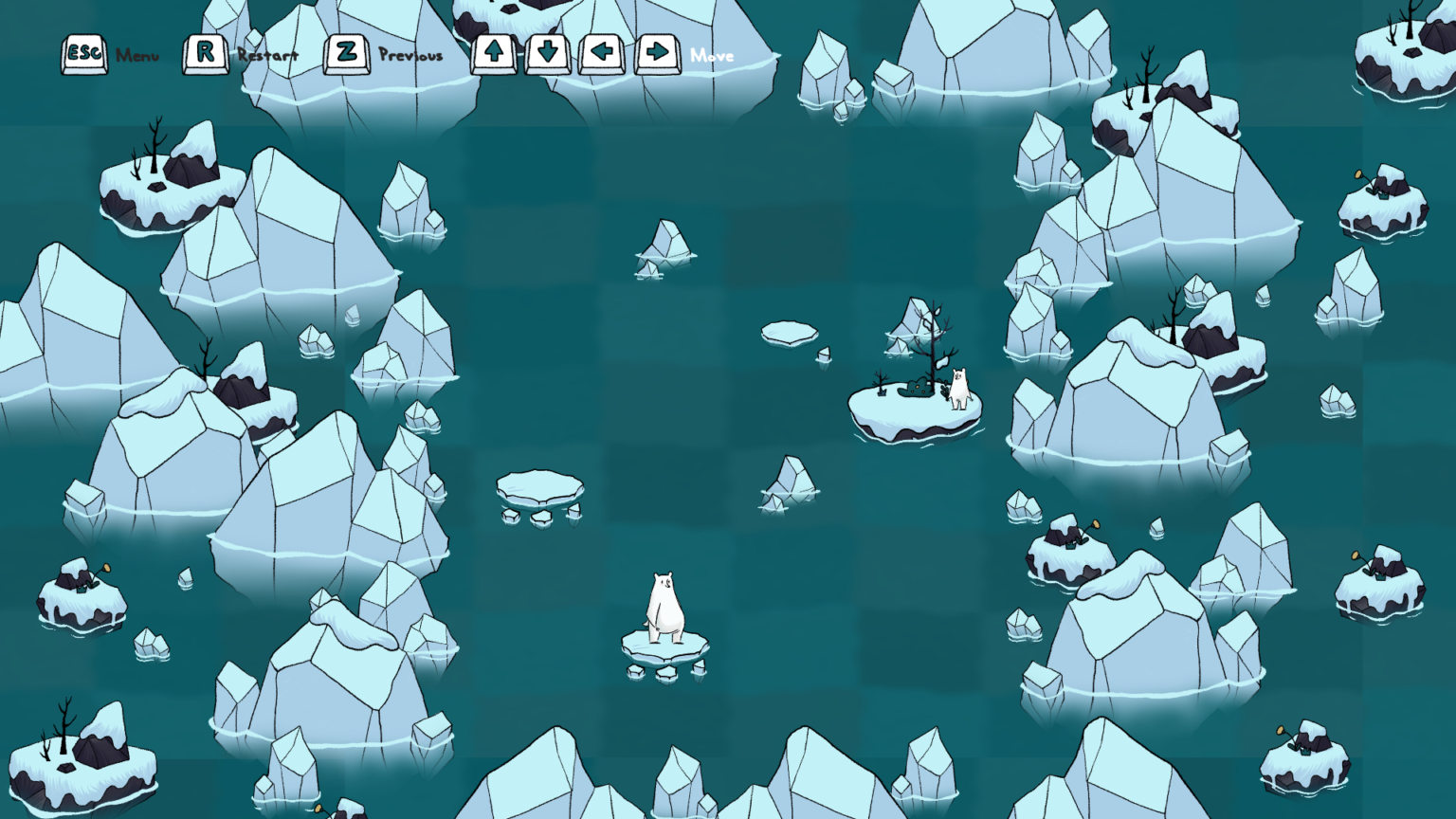The image size is (1456, 819).
Task: Select the R restart key icon
Action: pyautogui.click(x=205, y=52)
